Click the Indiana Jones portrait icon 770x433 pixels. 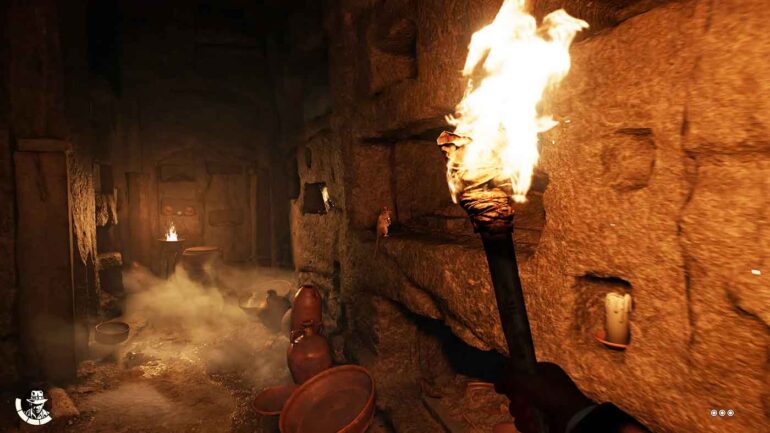35,406
